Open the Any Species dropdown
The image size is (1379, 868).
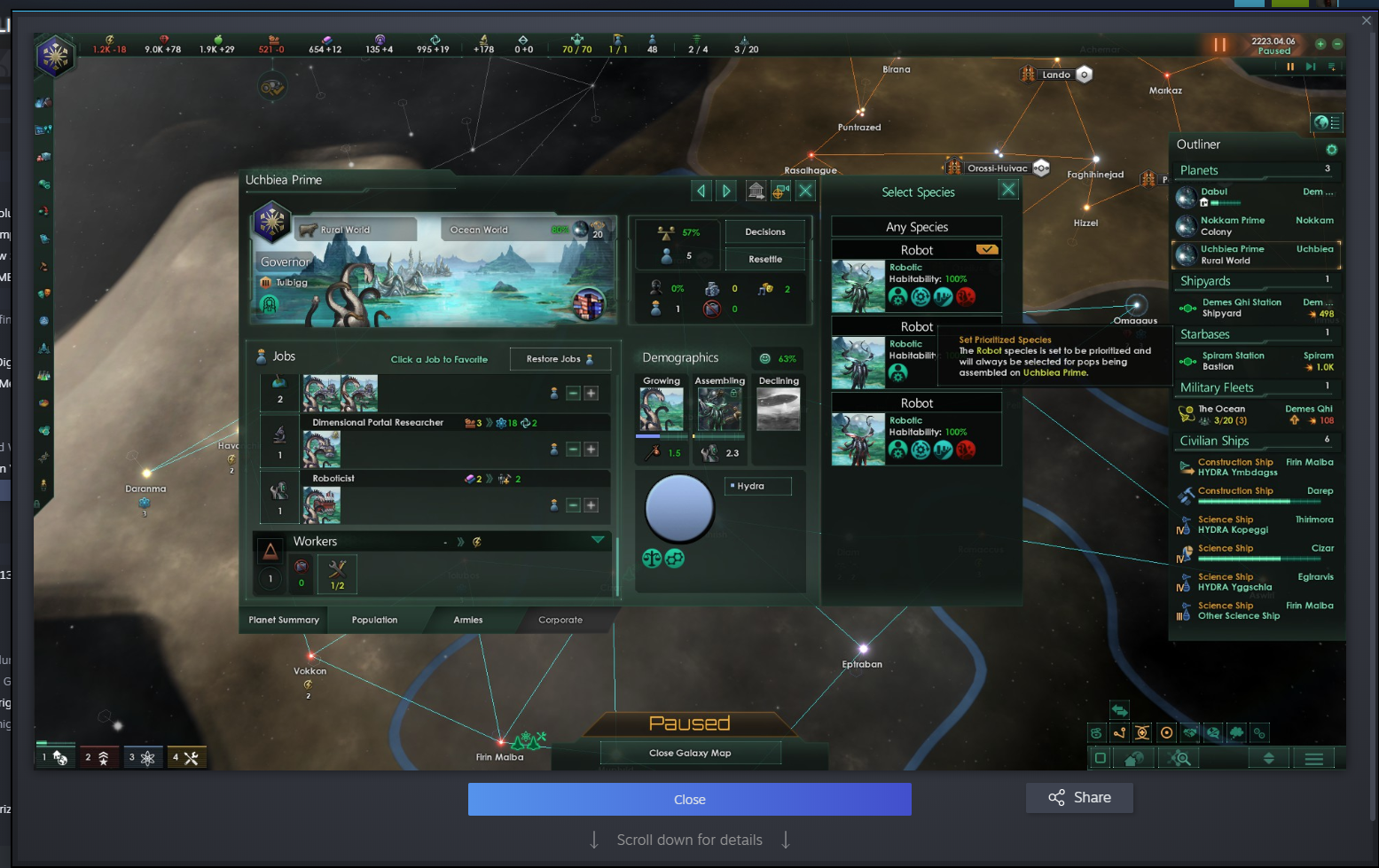click(x=916, y=226)
